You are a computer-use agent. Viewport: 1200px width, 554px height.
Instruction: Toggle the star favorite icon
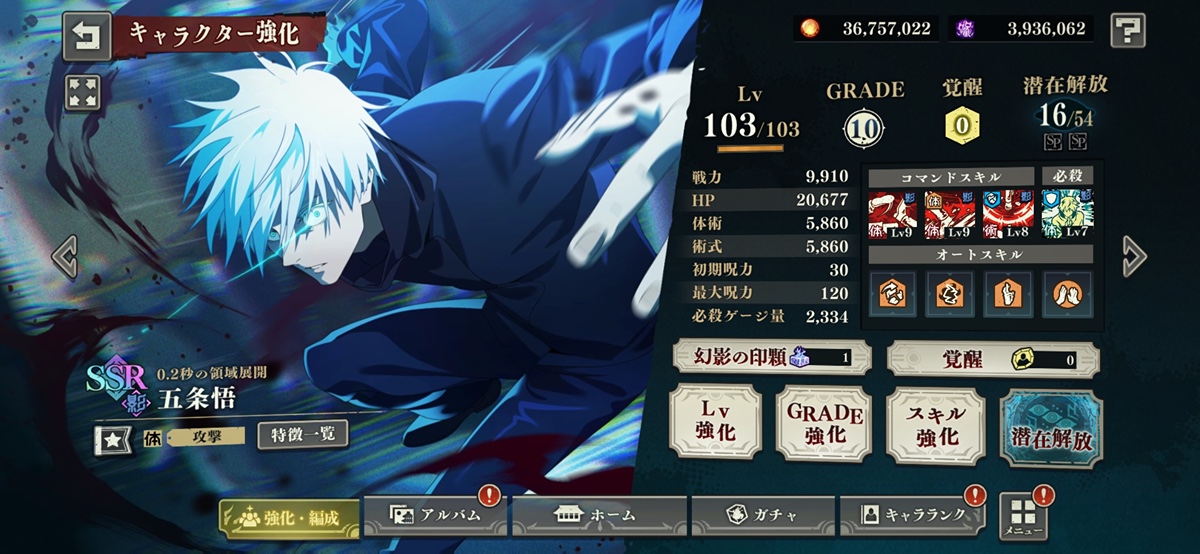click(111, 437)
